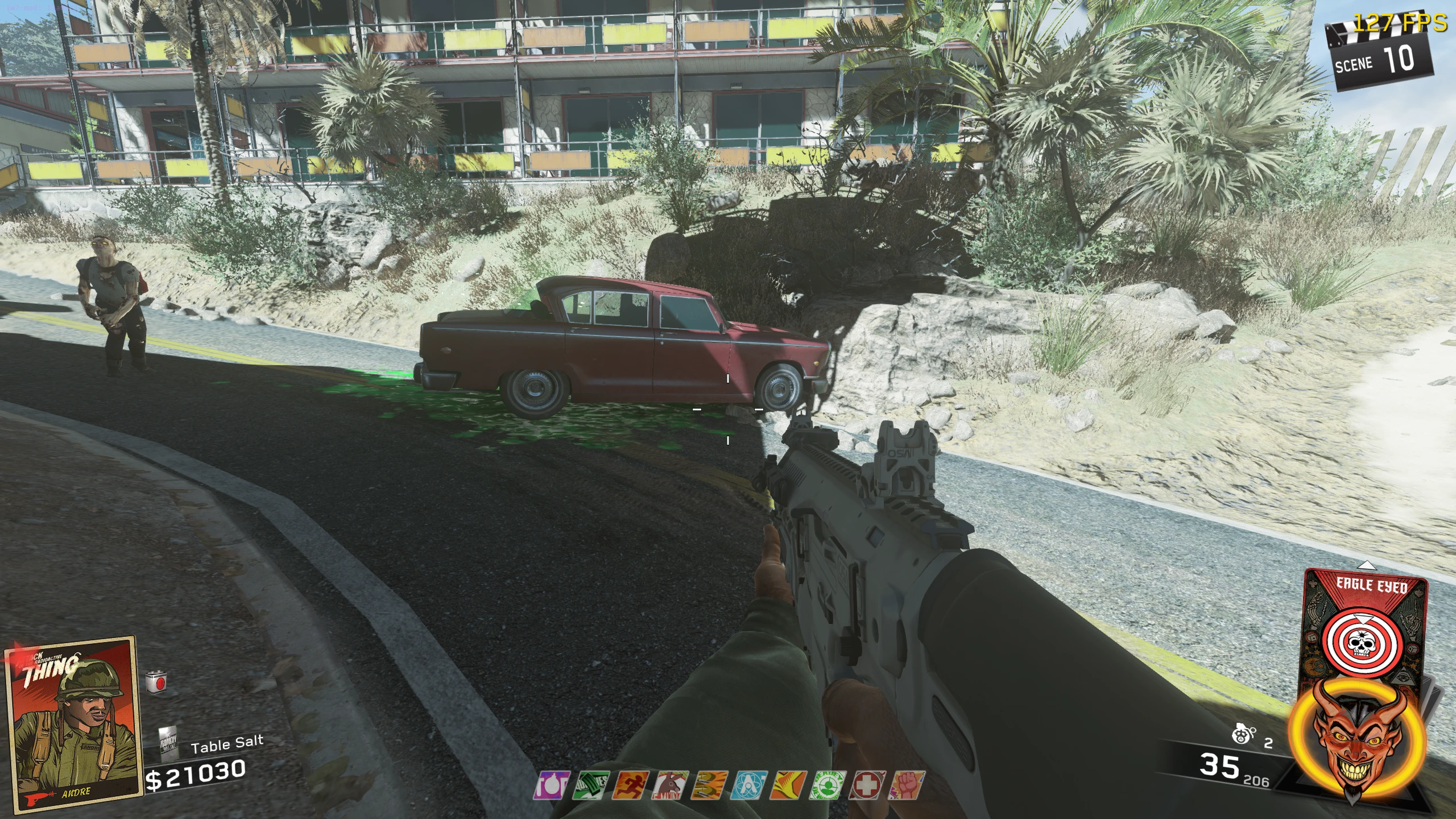
Task: Select the grenade icon beside the count
Action: click(x=1241, y=736)
